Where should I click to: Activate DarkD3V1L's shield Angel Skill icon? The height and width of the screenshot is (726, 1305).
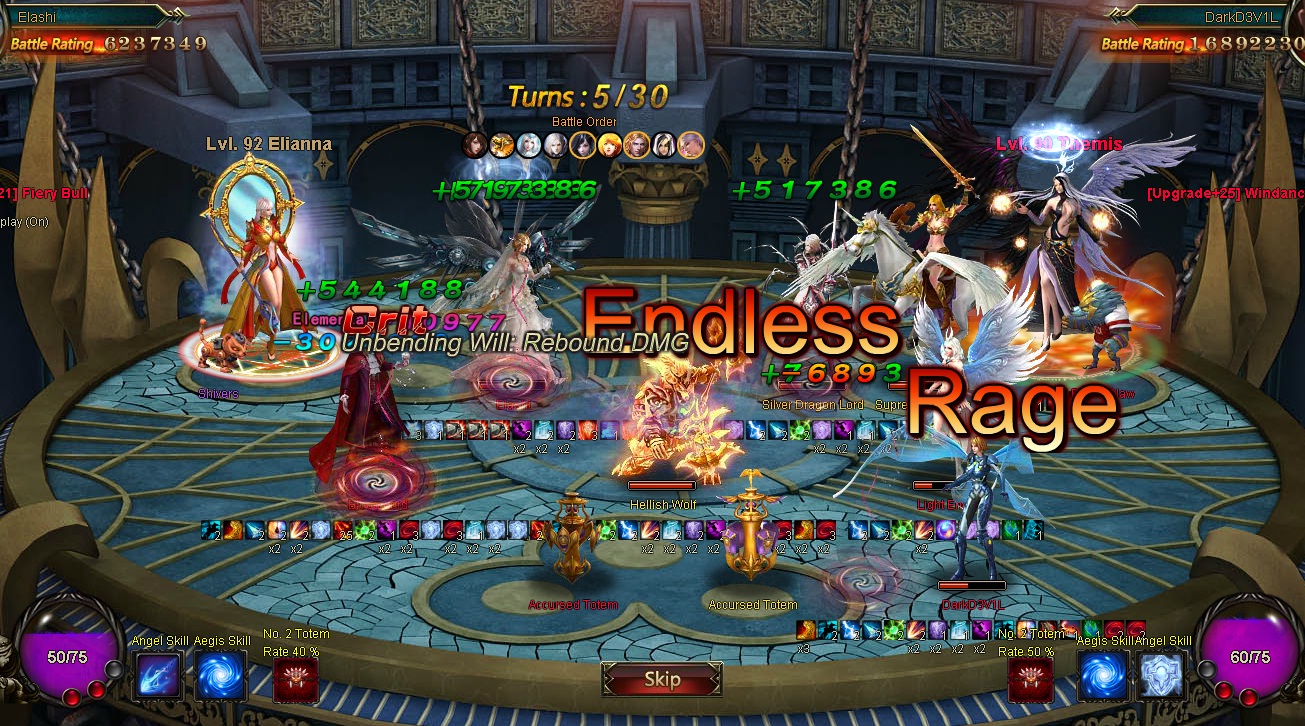(1160, 675)
